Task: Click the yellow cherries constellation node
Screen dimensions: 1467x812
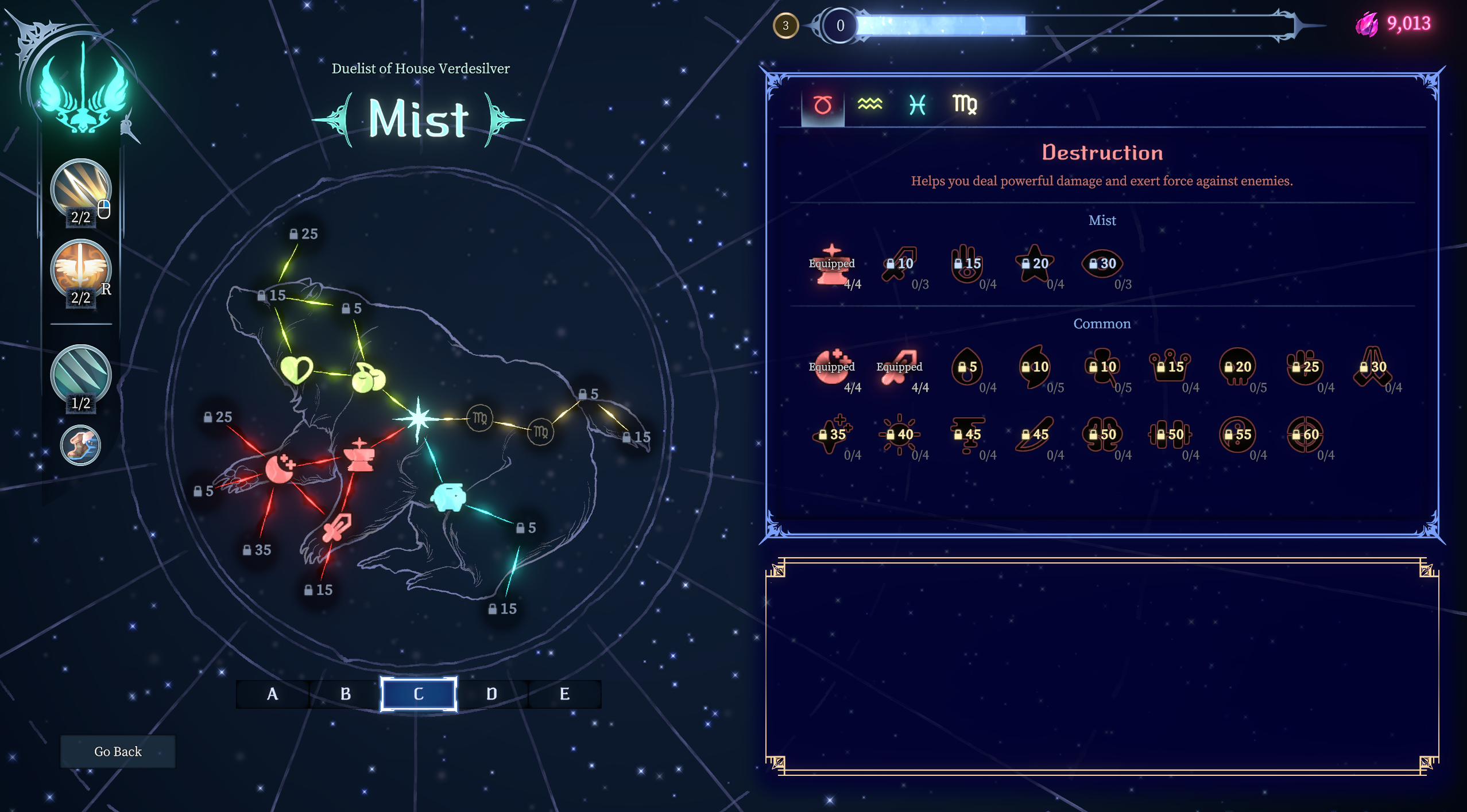Action: (368, 378)
